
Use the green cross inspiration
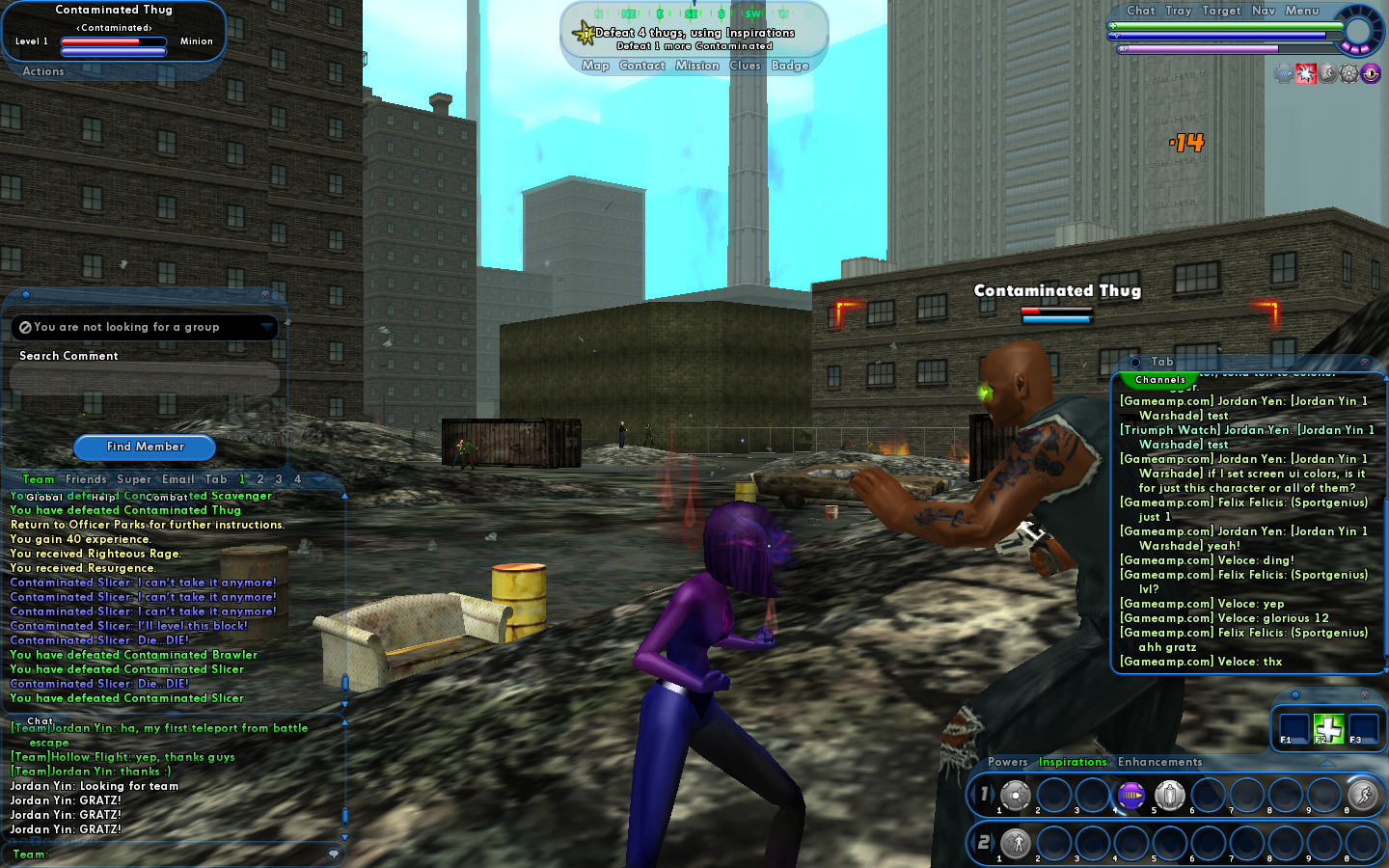tap(1328, 729)
